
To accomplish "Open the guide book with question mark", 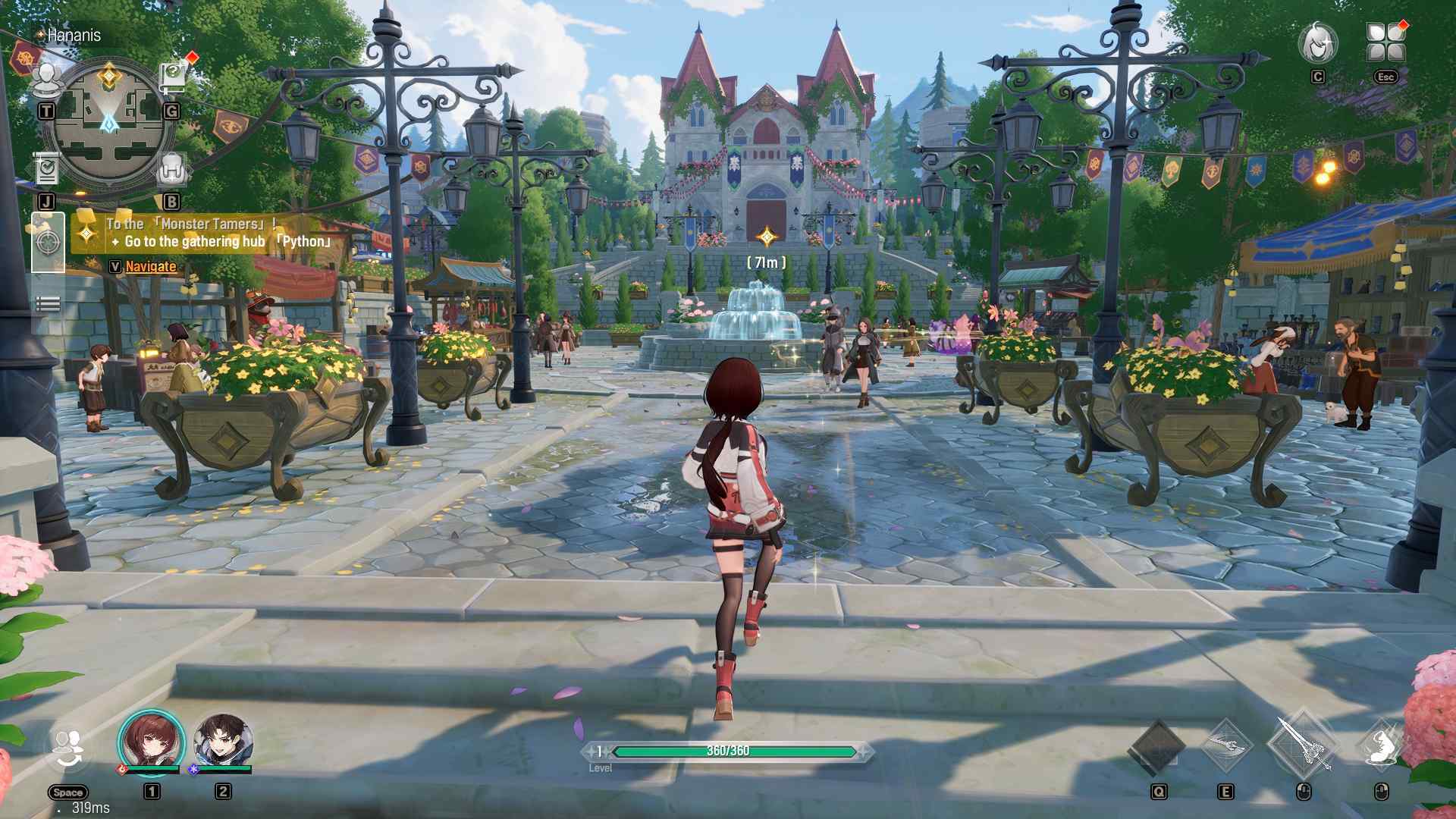I will 173,76.
